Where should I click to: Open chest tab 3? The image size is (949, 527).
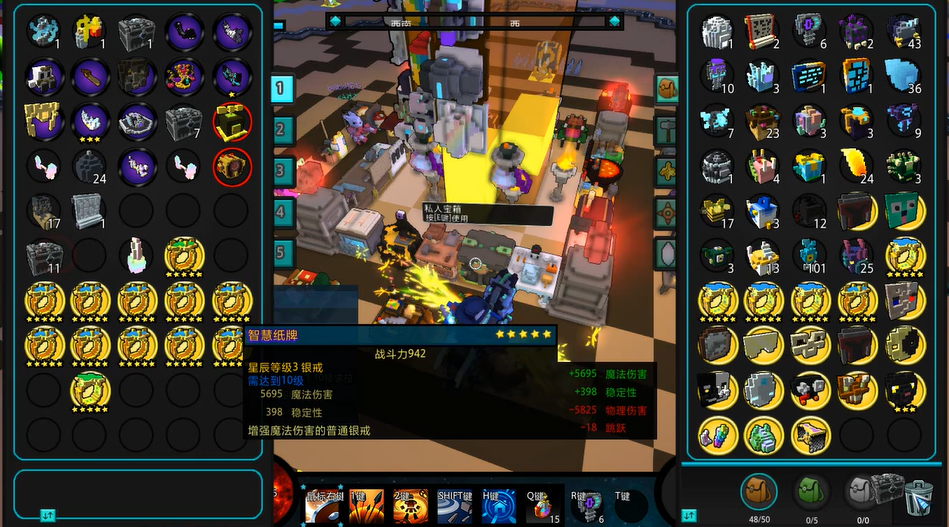pos(282,170)
